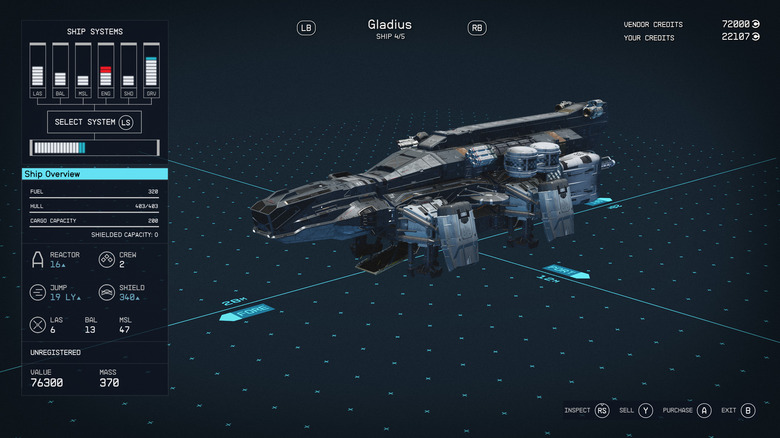
Task: Click the Select System button
Action: point(94,122)
